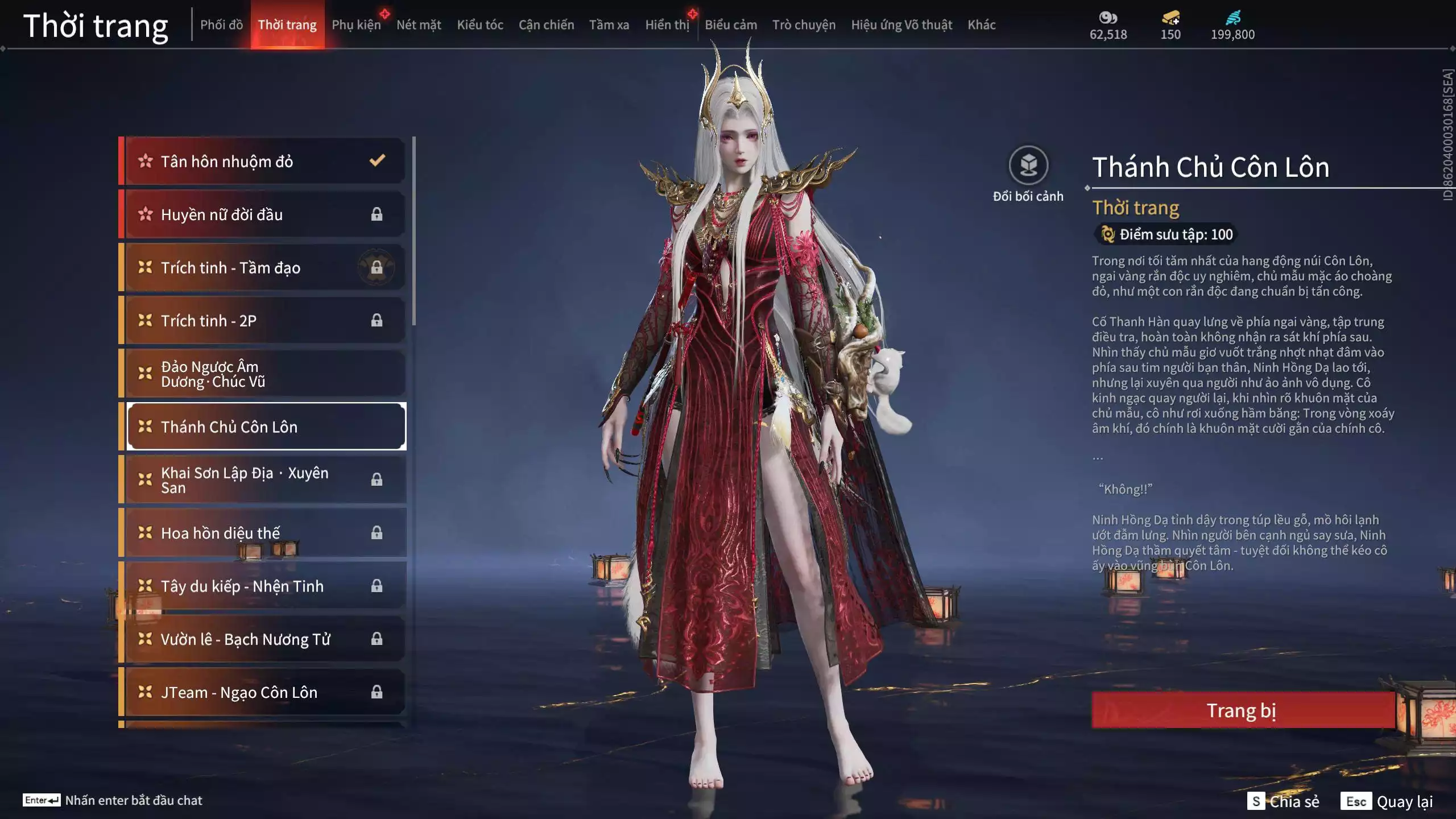Show the Hiển thị tab
This screenshot has height=819, width=1456.
667,25
